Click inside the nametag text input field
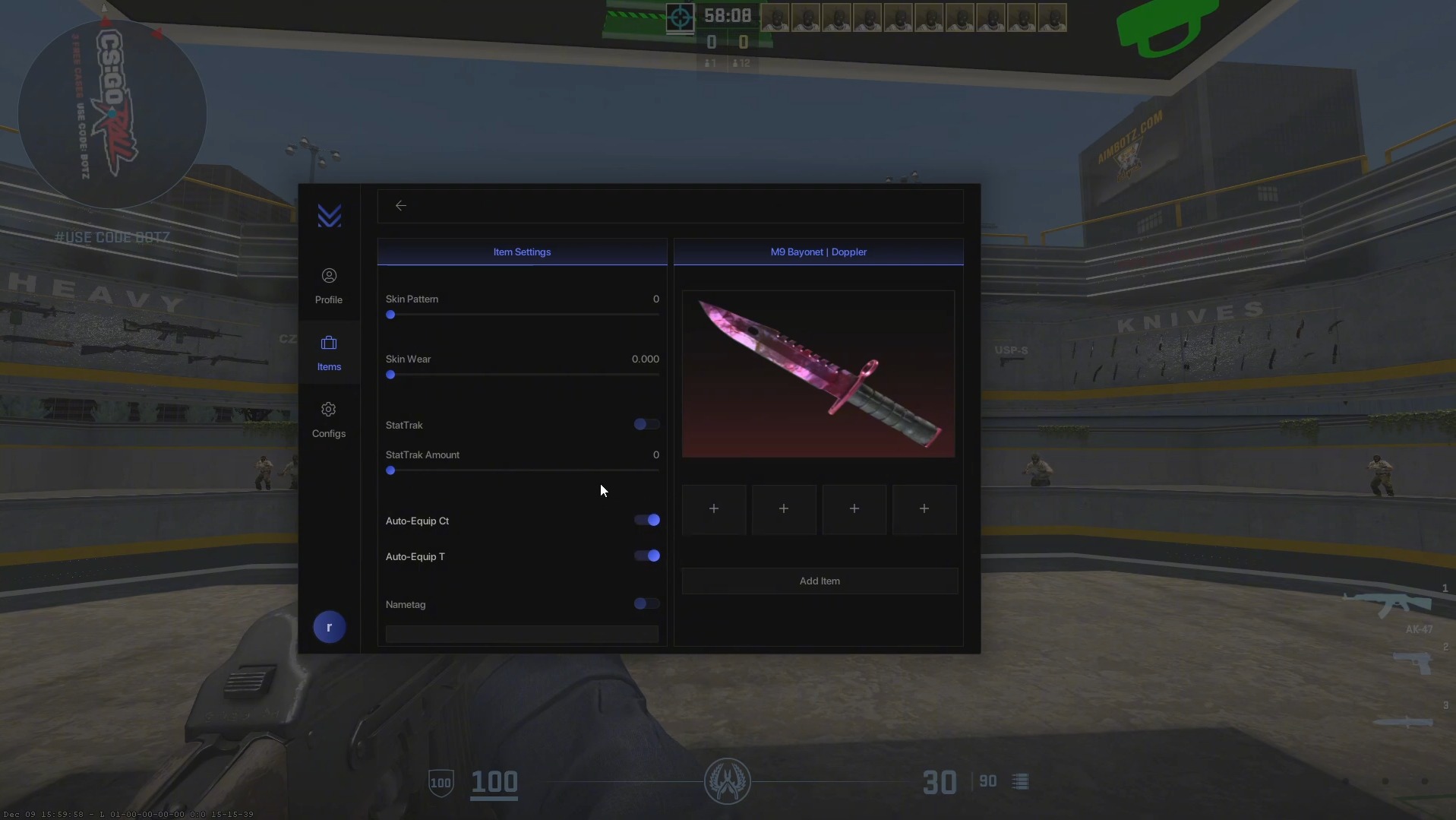This screenshot has height=820, width=1456. [522, 634]
